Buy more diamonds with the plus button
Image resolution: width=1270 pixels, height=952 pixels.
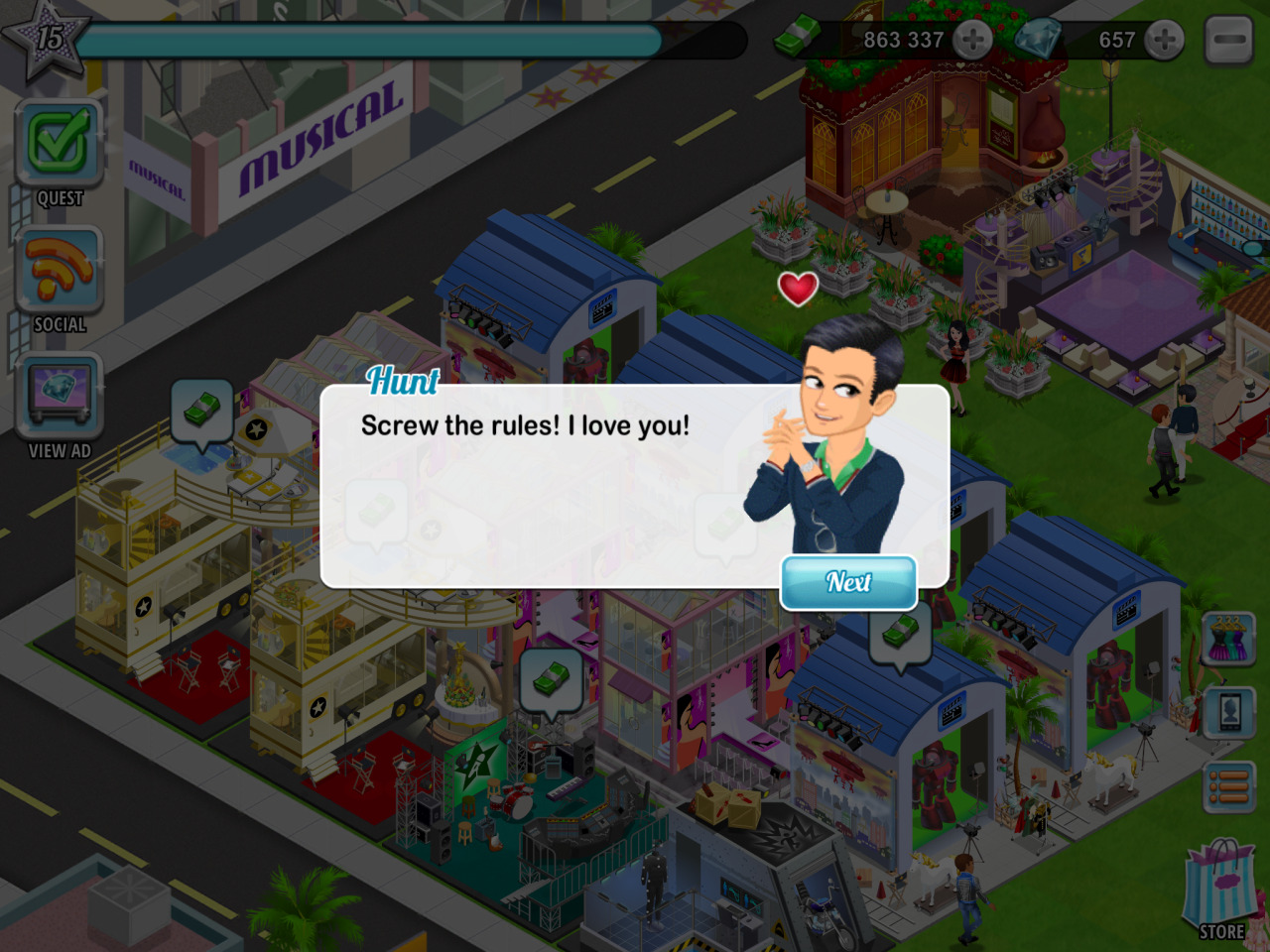[1164, 40]
